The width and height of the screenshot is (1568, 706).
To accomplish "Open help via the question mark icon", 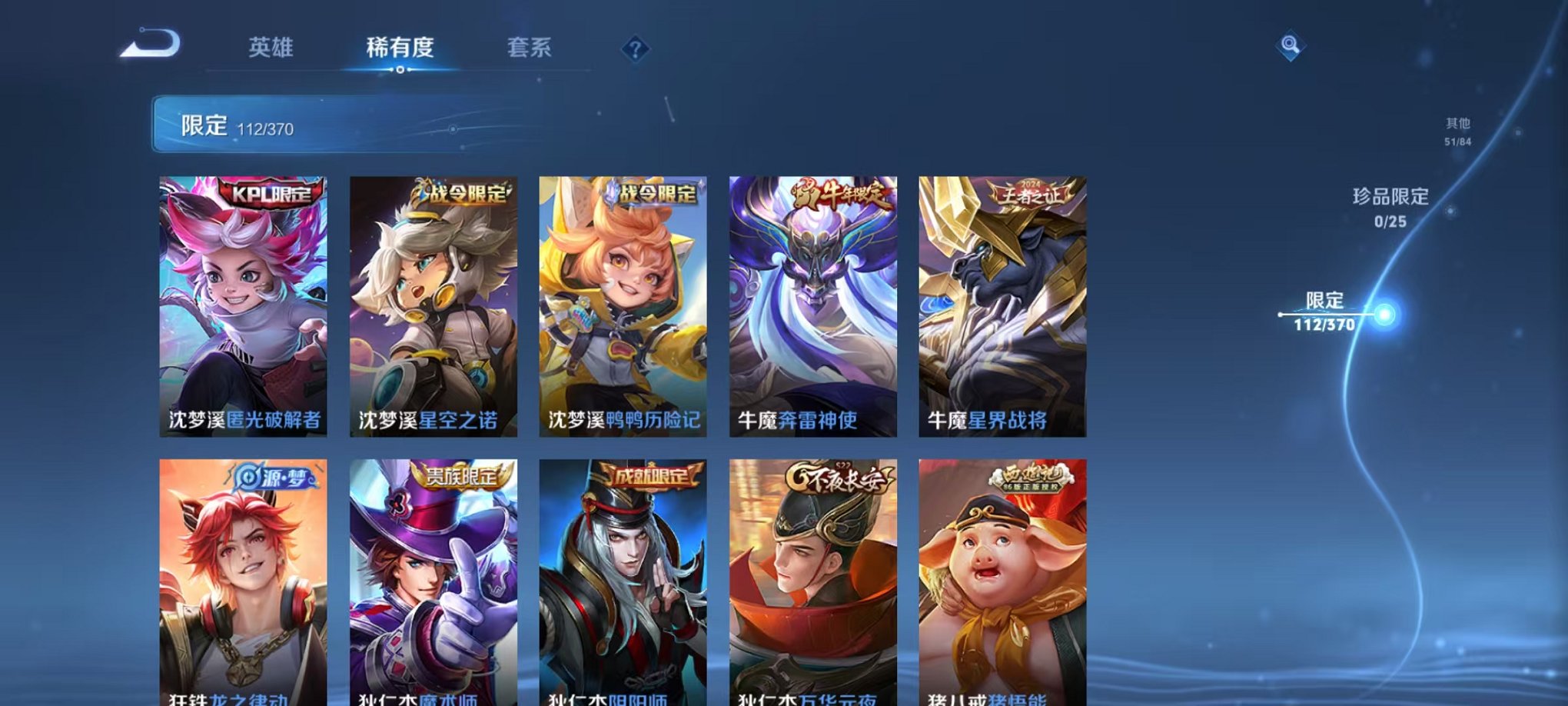I will coord(633,49).
